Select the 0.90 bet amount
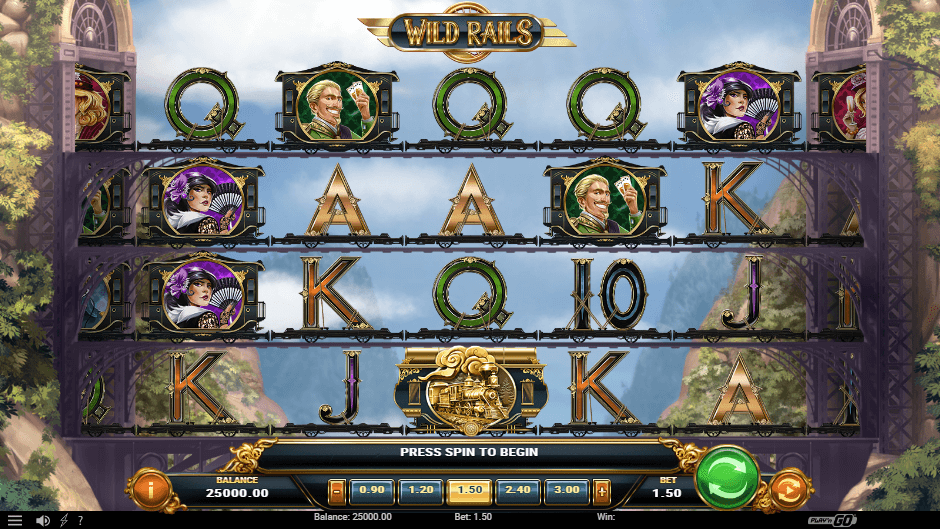 [x=372, y=491]
